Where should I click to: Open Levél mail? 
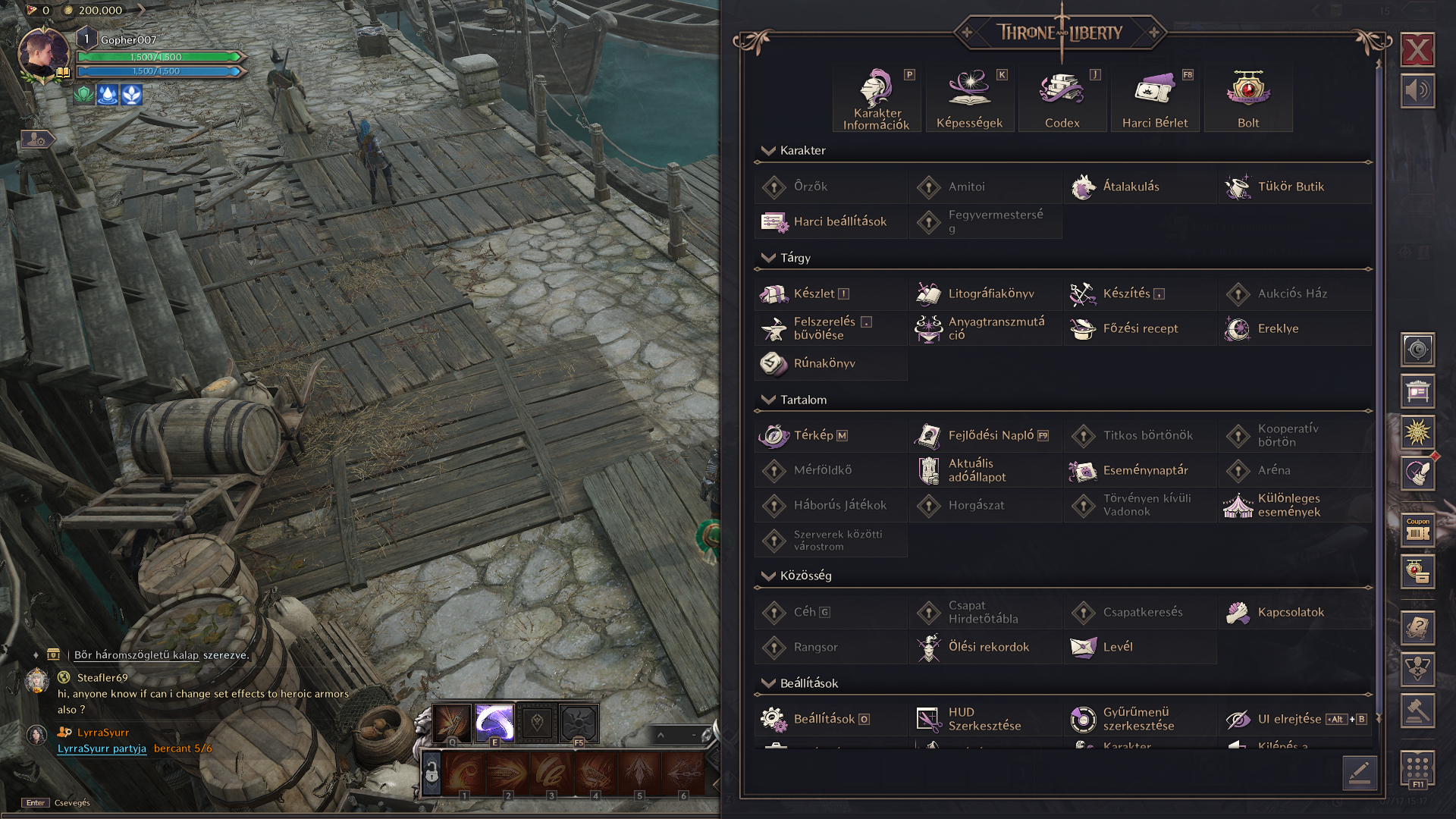click(1116, 647)
